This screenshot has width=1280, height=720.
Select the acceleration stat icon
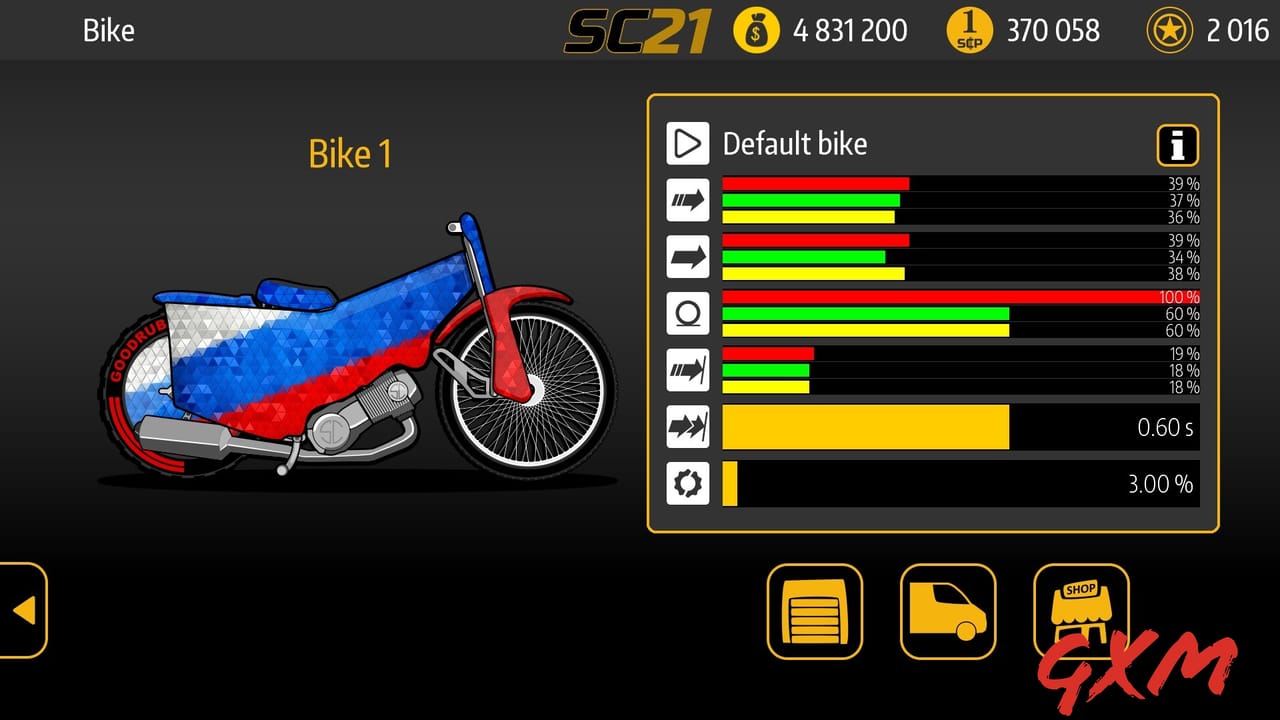coord(688,200)
